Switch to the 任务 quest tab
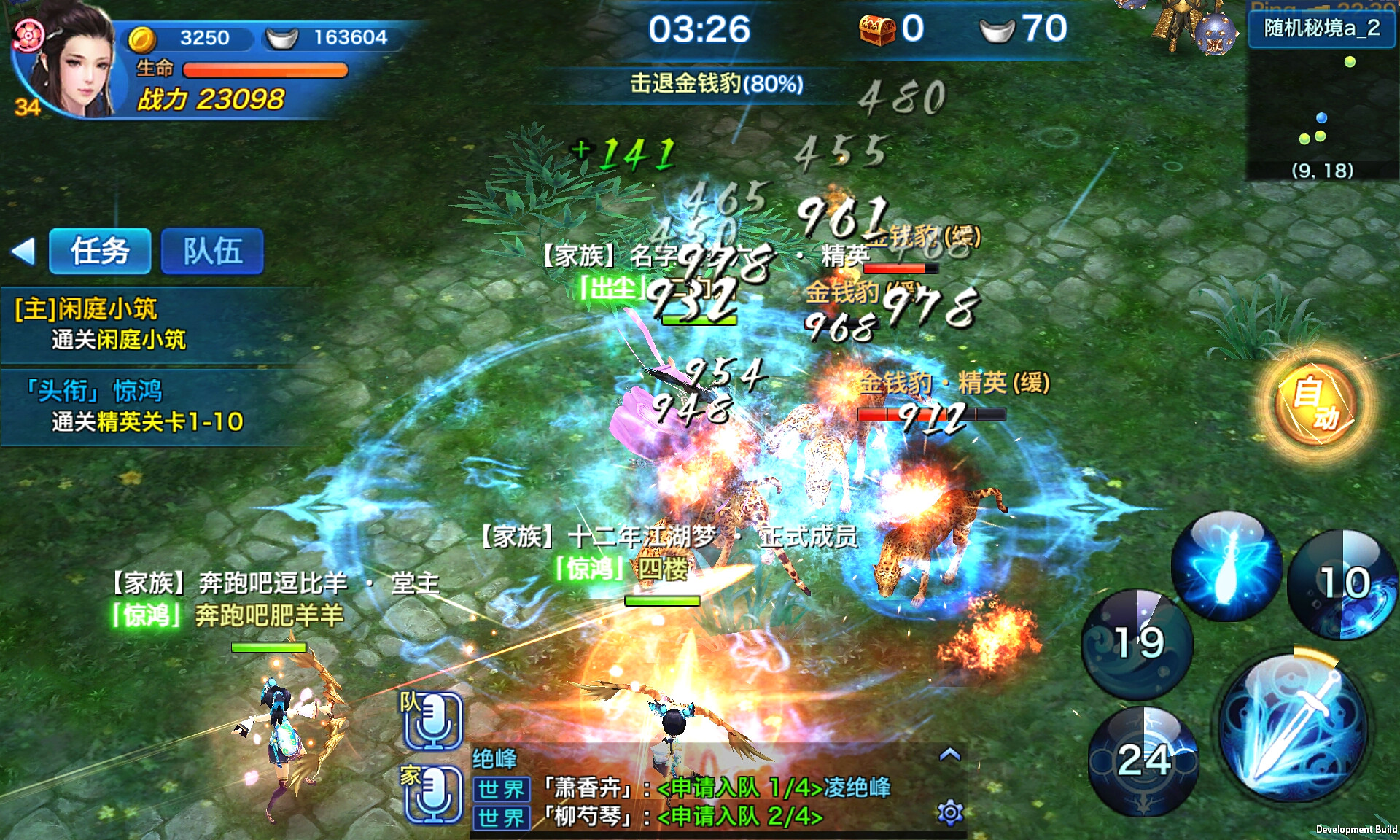 (x=100, y=251)
